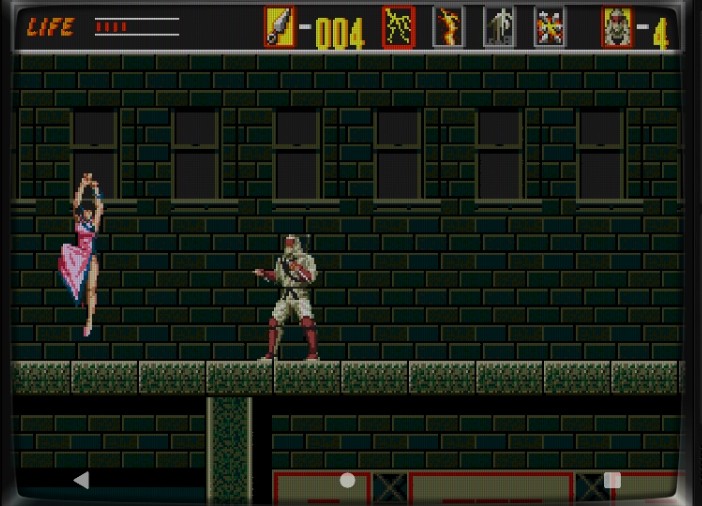702x506 pixels.
Task: Select the lightning ninjutsu icon
Action: pyautogui.click(x=398, y=27)
